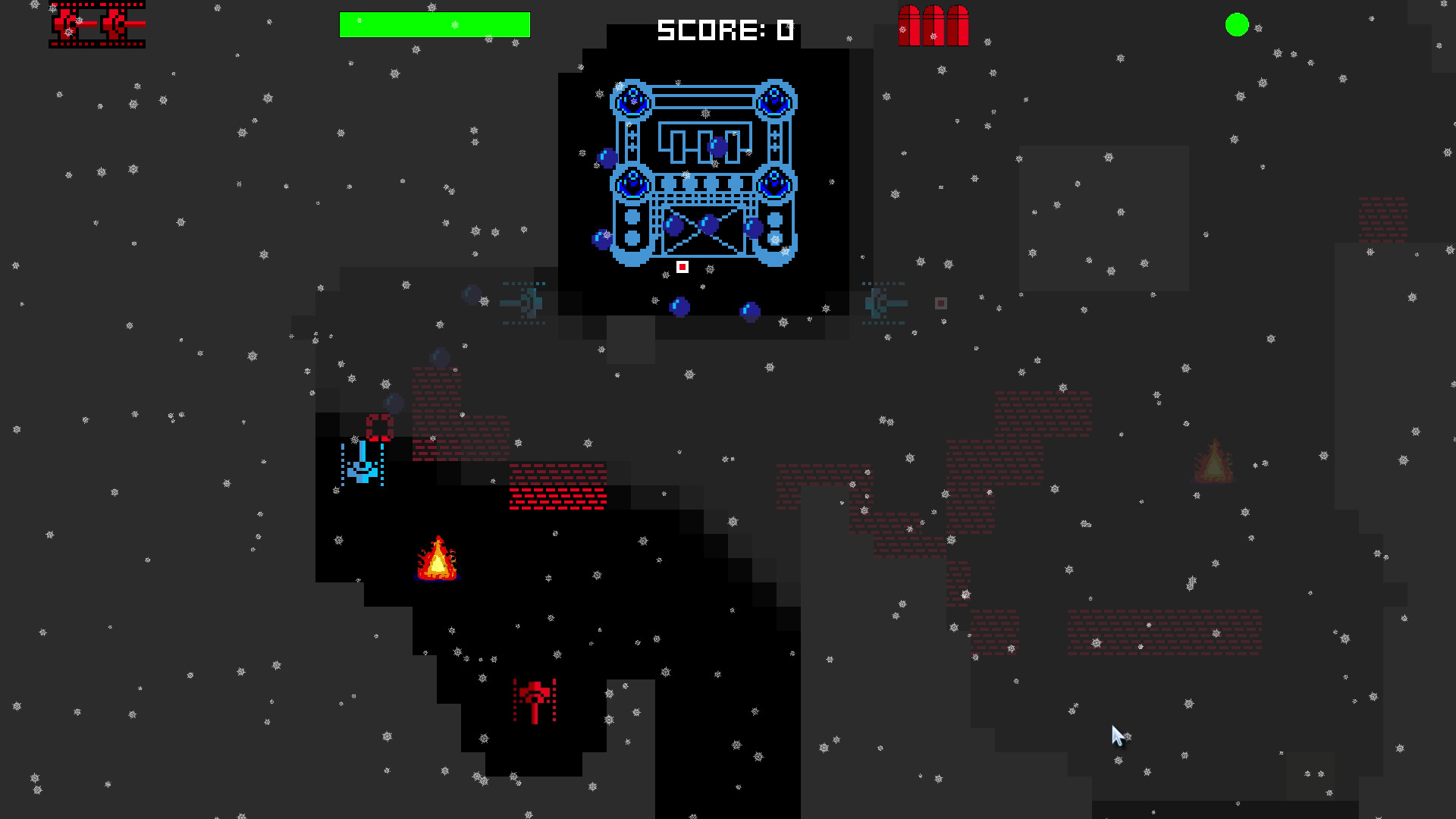Click the mouse cursor location at bottom right

point(1116,733)
